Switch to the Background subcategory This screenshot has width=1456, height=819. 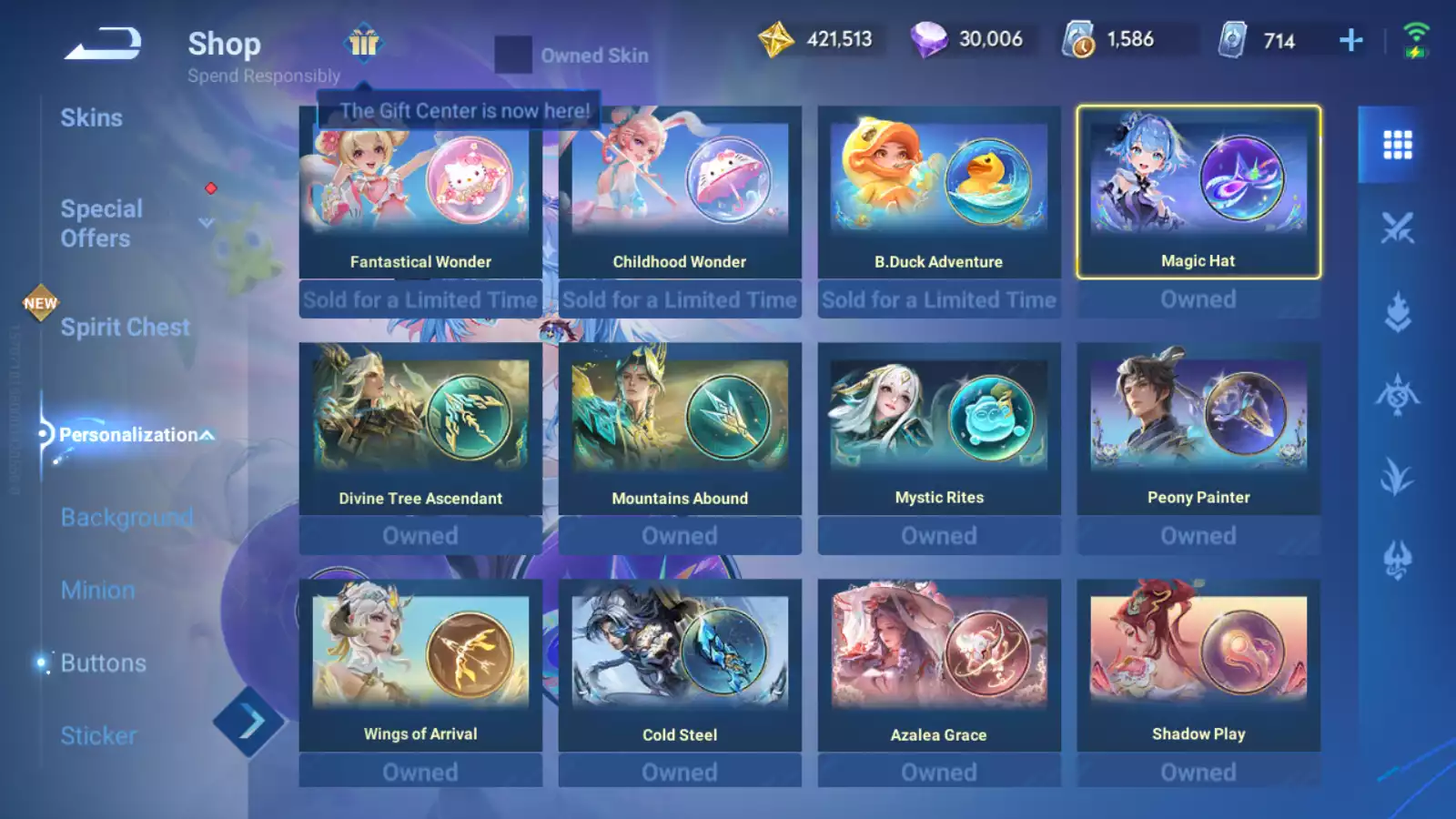click(x=126, y=518)
